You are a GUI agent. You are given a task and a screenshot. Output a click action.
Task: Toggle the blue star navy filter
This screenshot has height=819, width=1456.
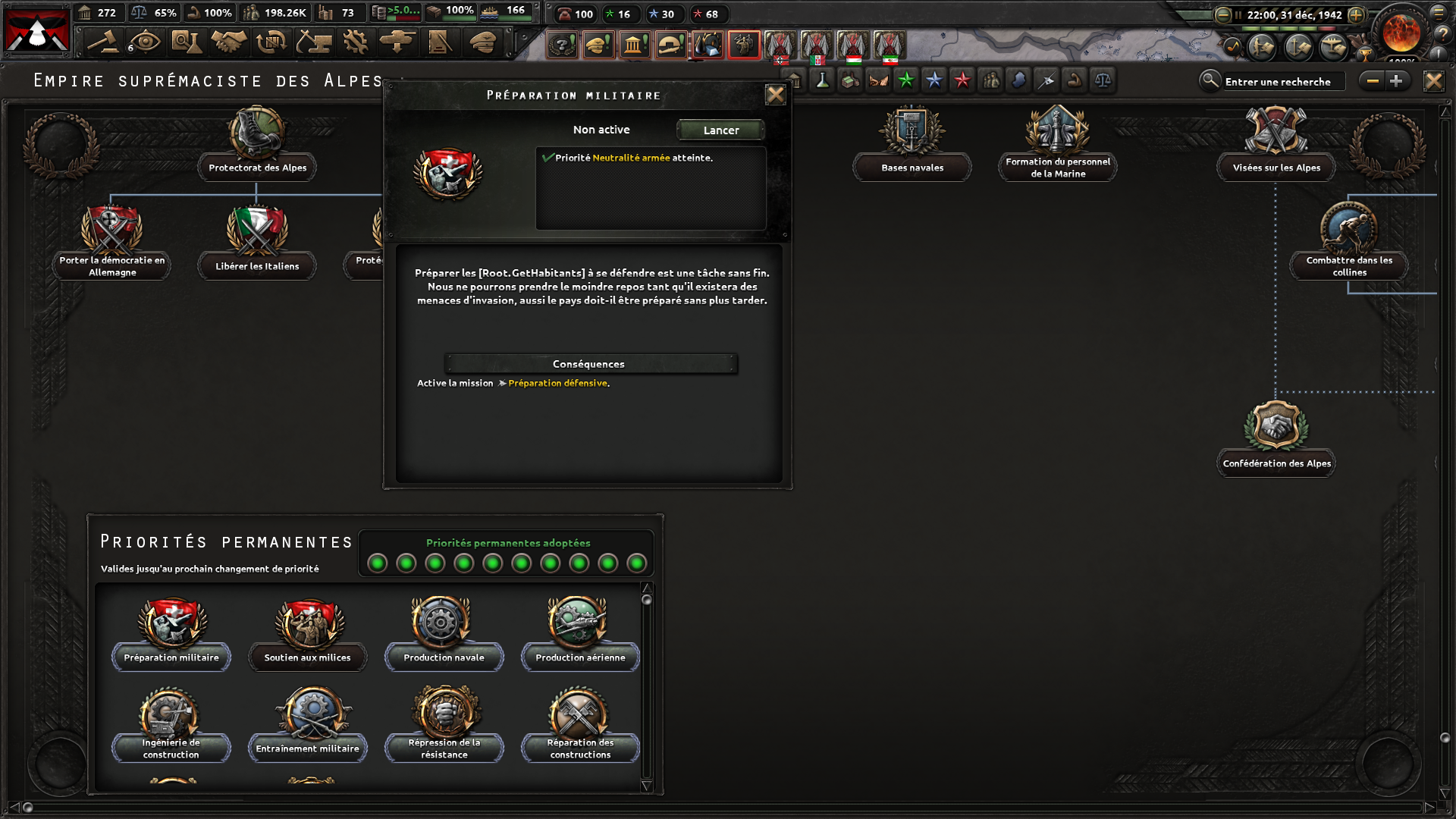tap(934, 80)
